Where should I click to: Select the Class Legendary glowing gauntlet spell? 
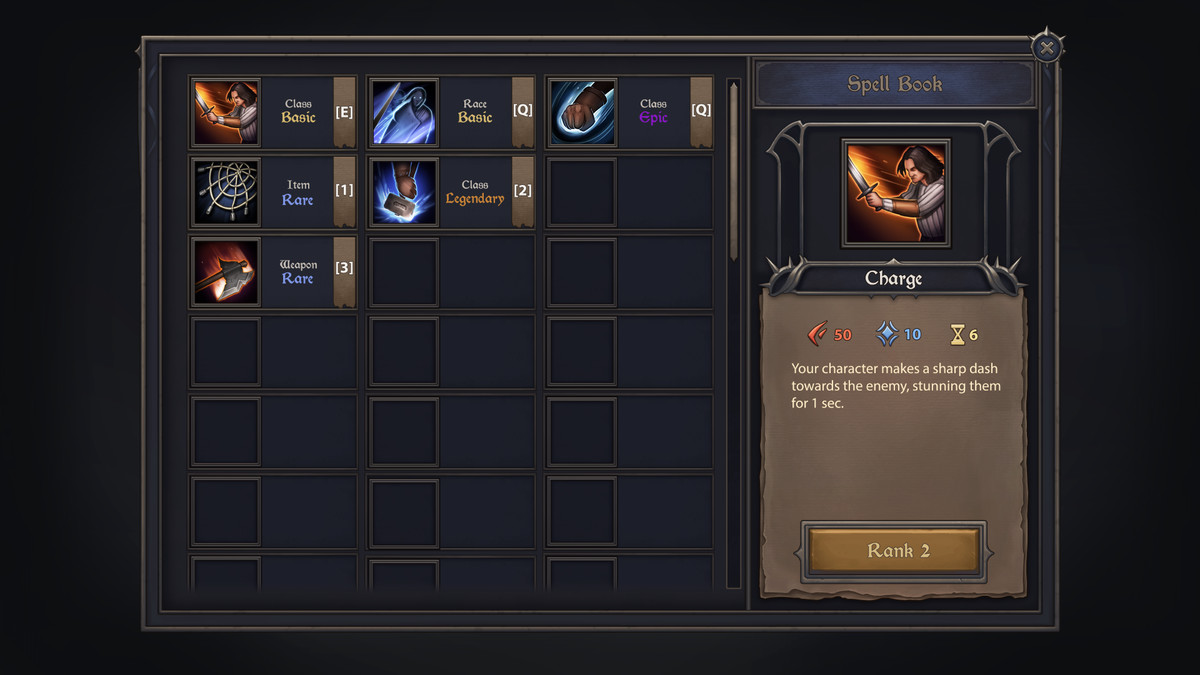click(405, 191)
